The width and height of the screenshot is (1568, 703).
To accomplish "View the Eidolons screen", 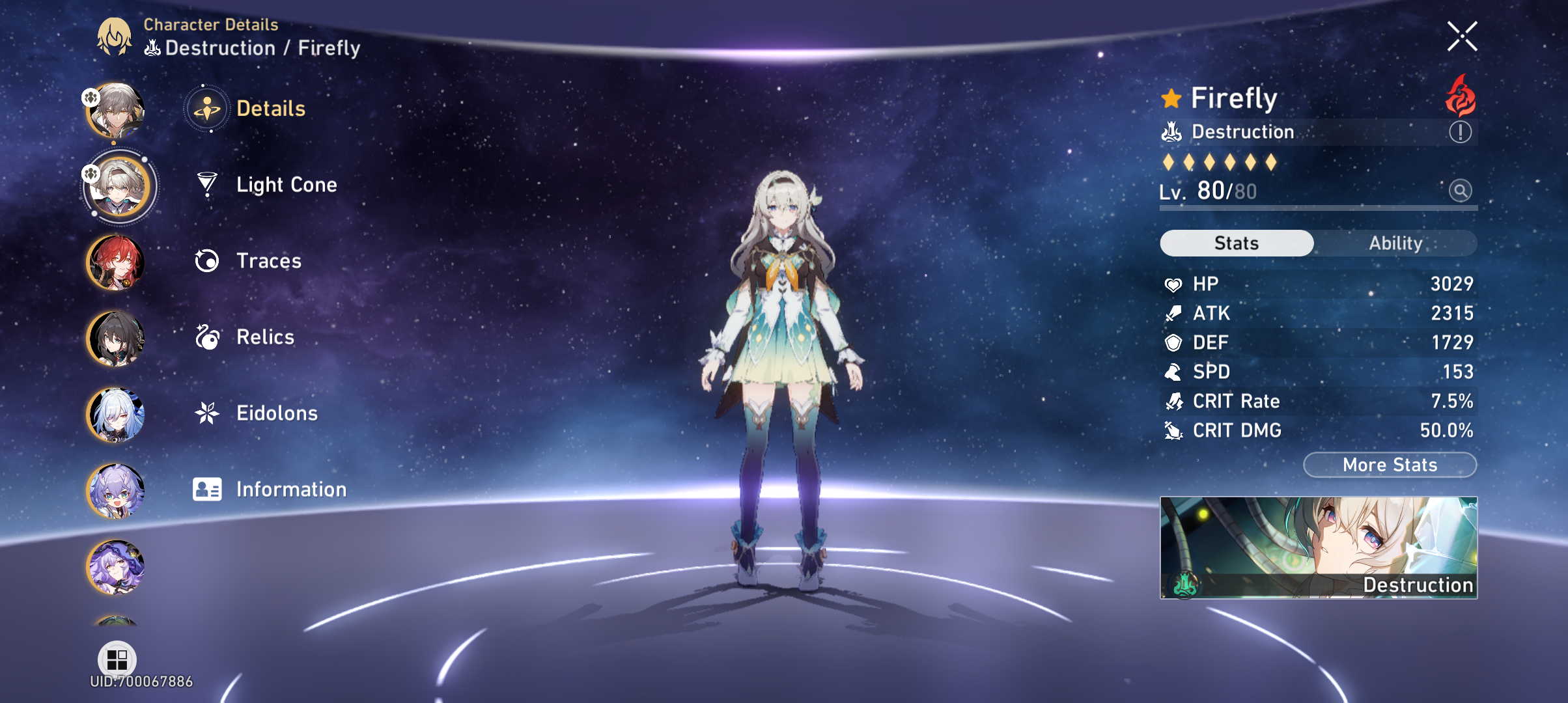I will (277, 413).
